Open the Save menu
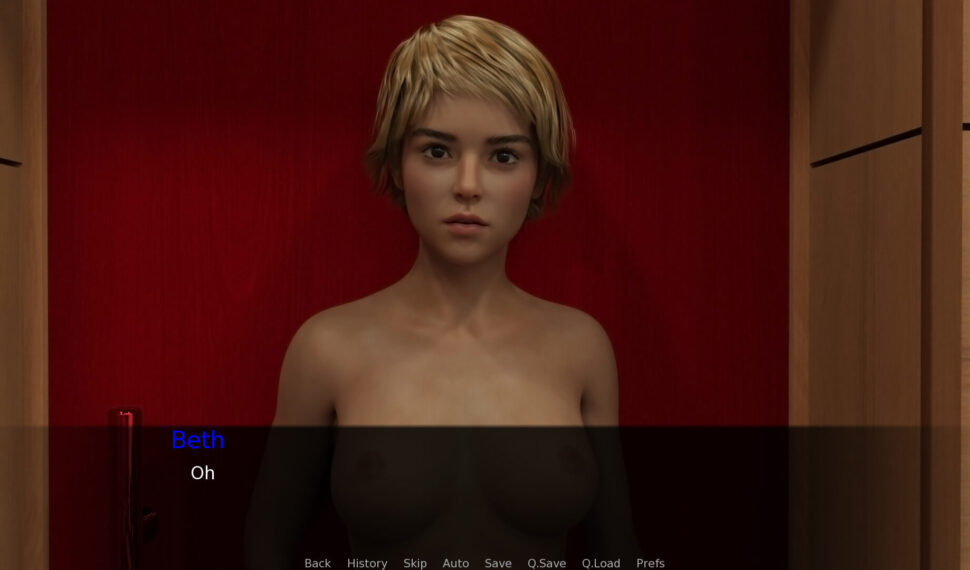Screen dimensions: 970x570 point(498,563)
